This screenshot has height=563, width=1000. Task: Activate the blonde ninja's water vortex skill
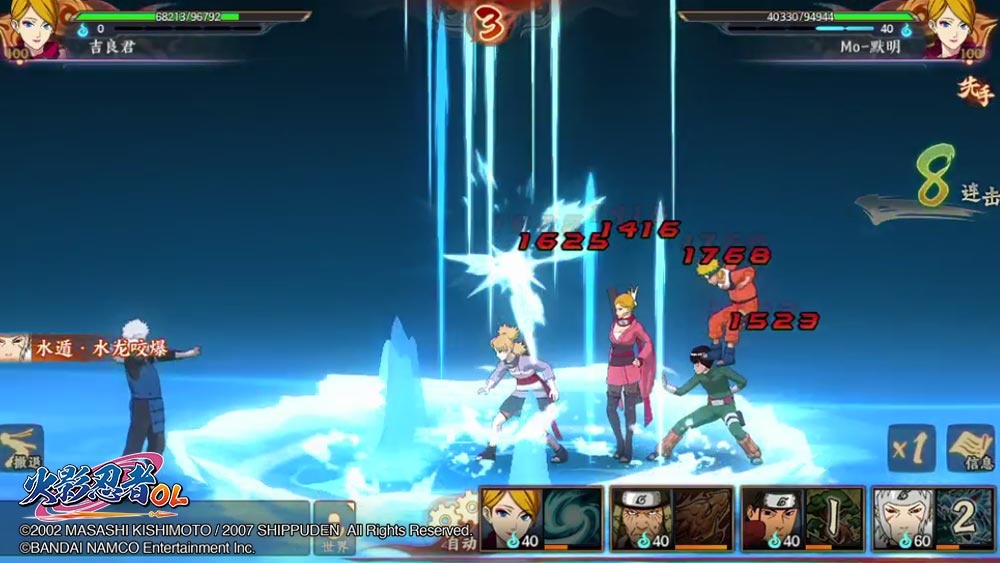coord(541,519)
